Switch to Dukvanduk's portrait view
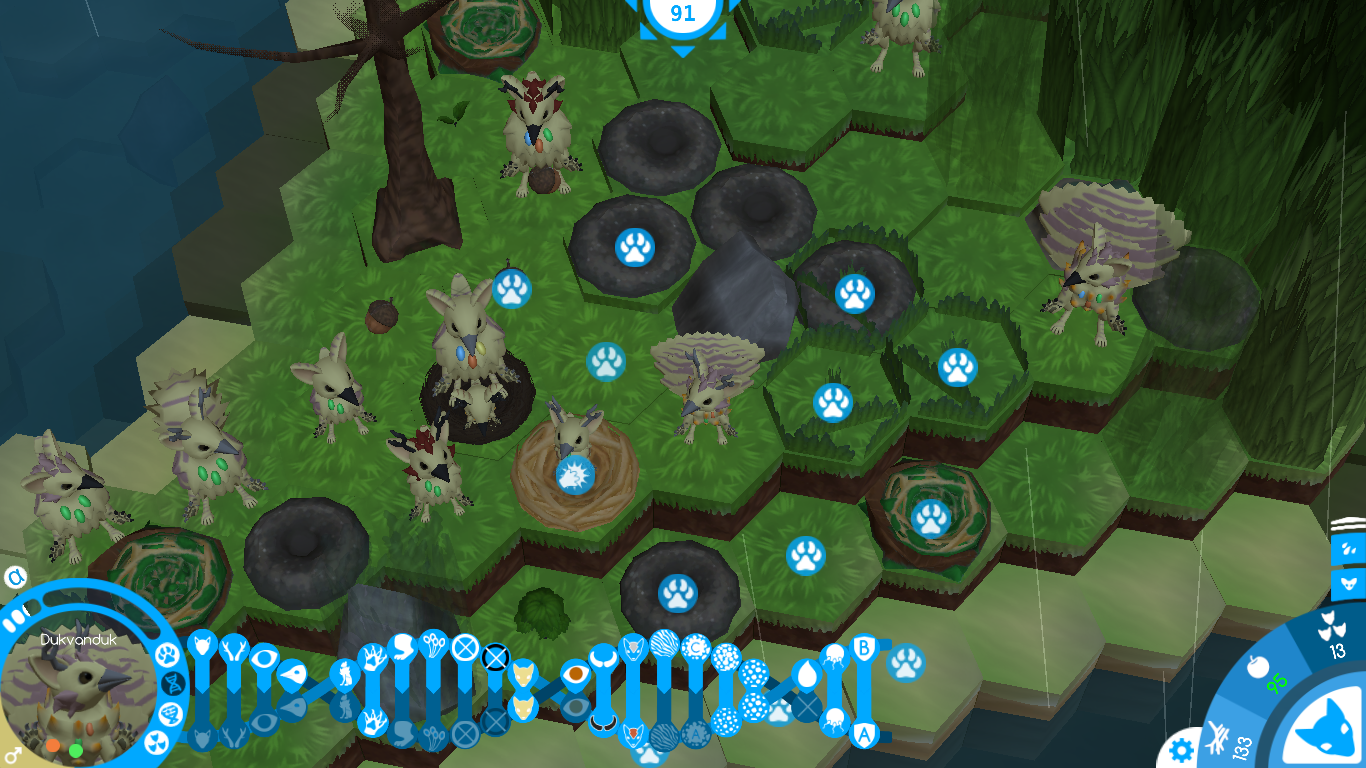 pyautogui.click(x=81, y=687)
